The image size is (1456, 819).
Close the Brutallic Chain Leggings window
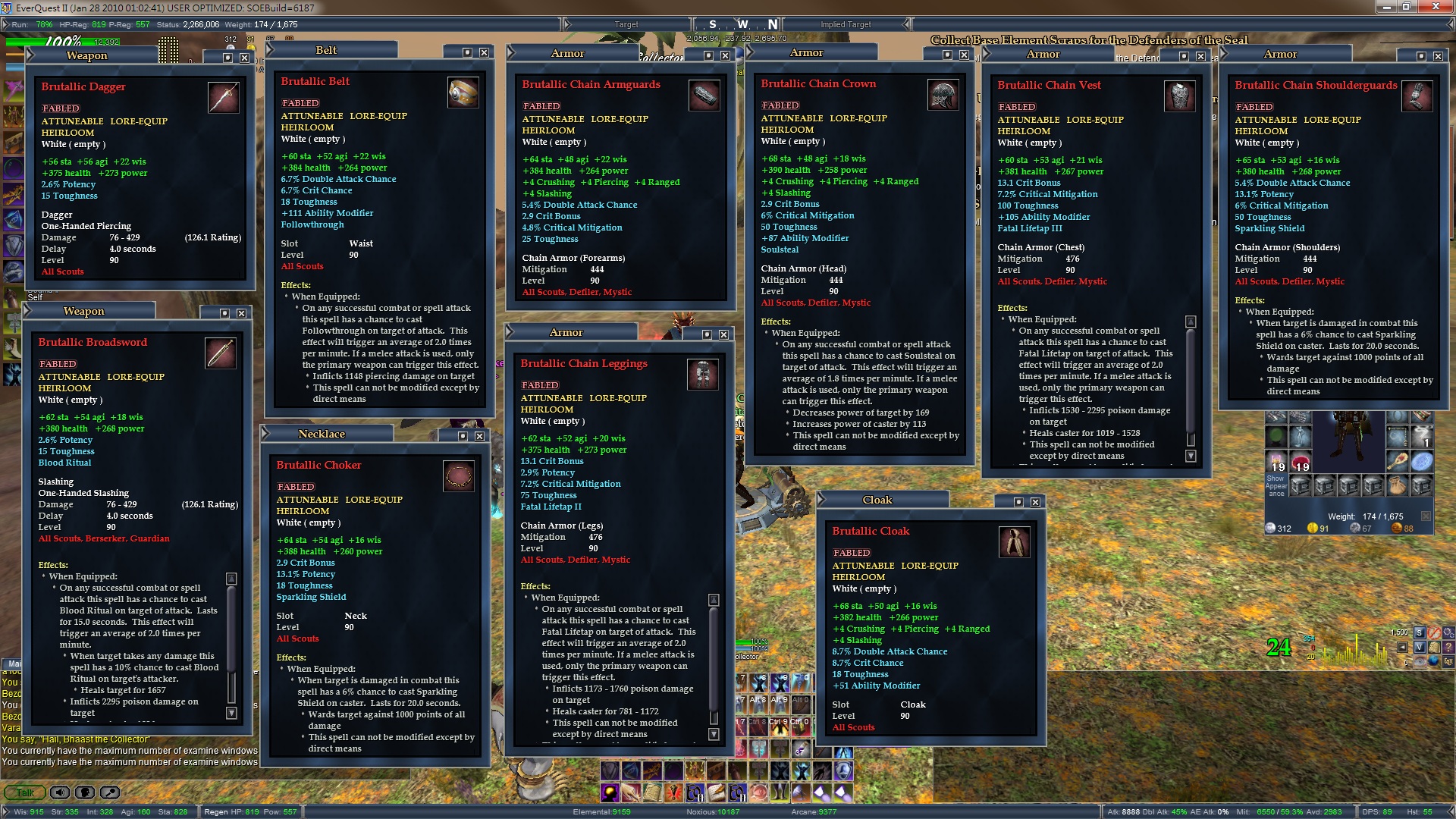[x=723, y=334]
